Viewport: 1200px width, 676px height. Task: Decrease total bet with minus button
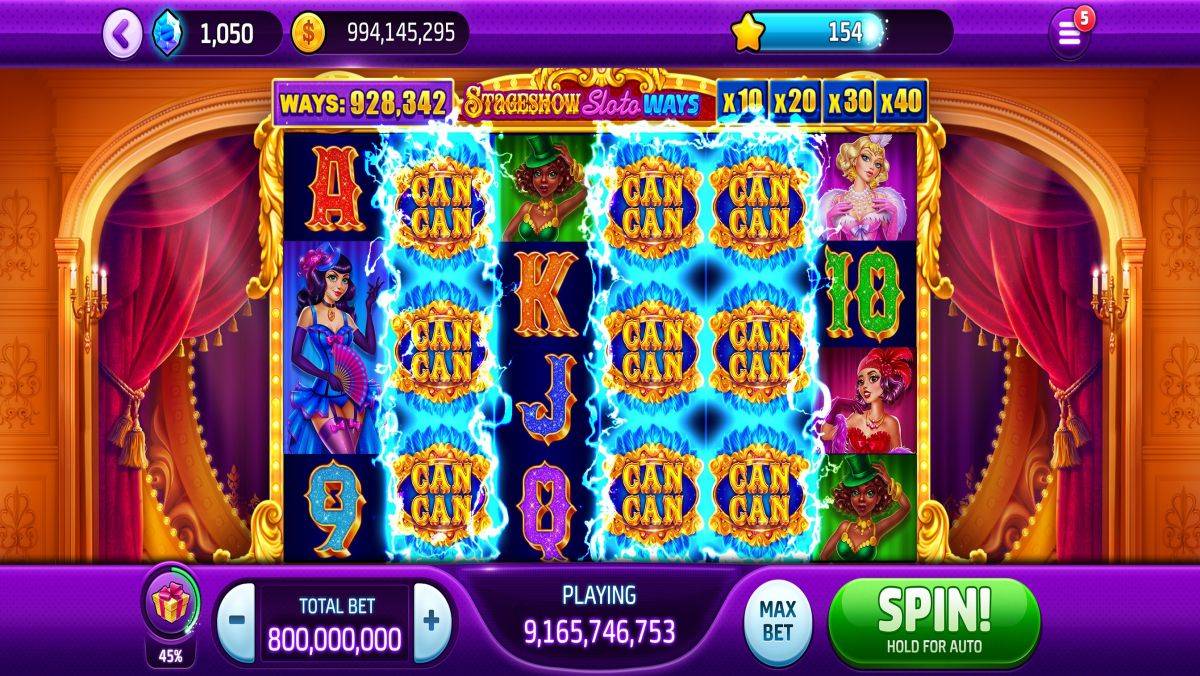[236, 620]
